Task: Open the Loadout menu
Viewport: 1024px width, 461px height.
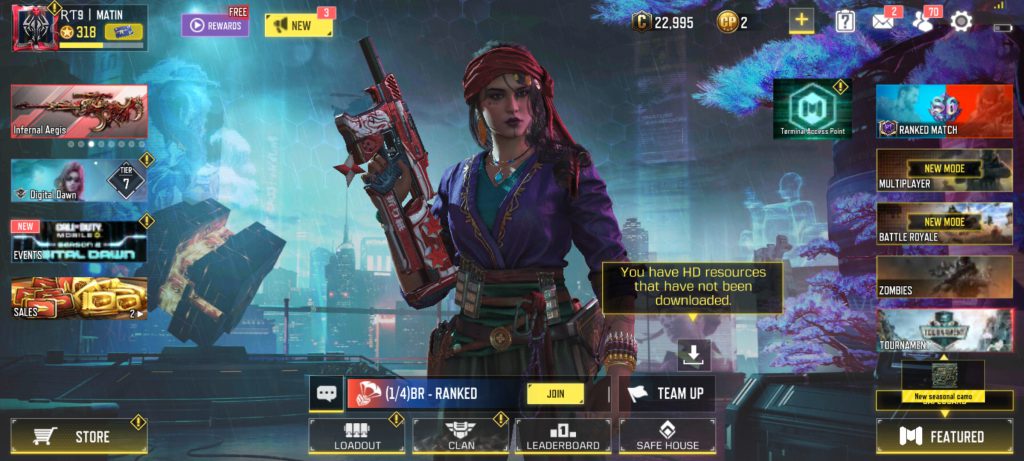Action: (356, 436)
